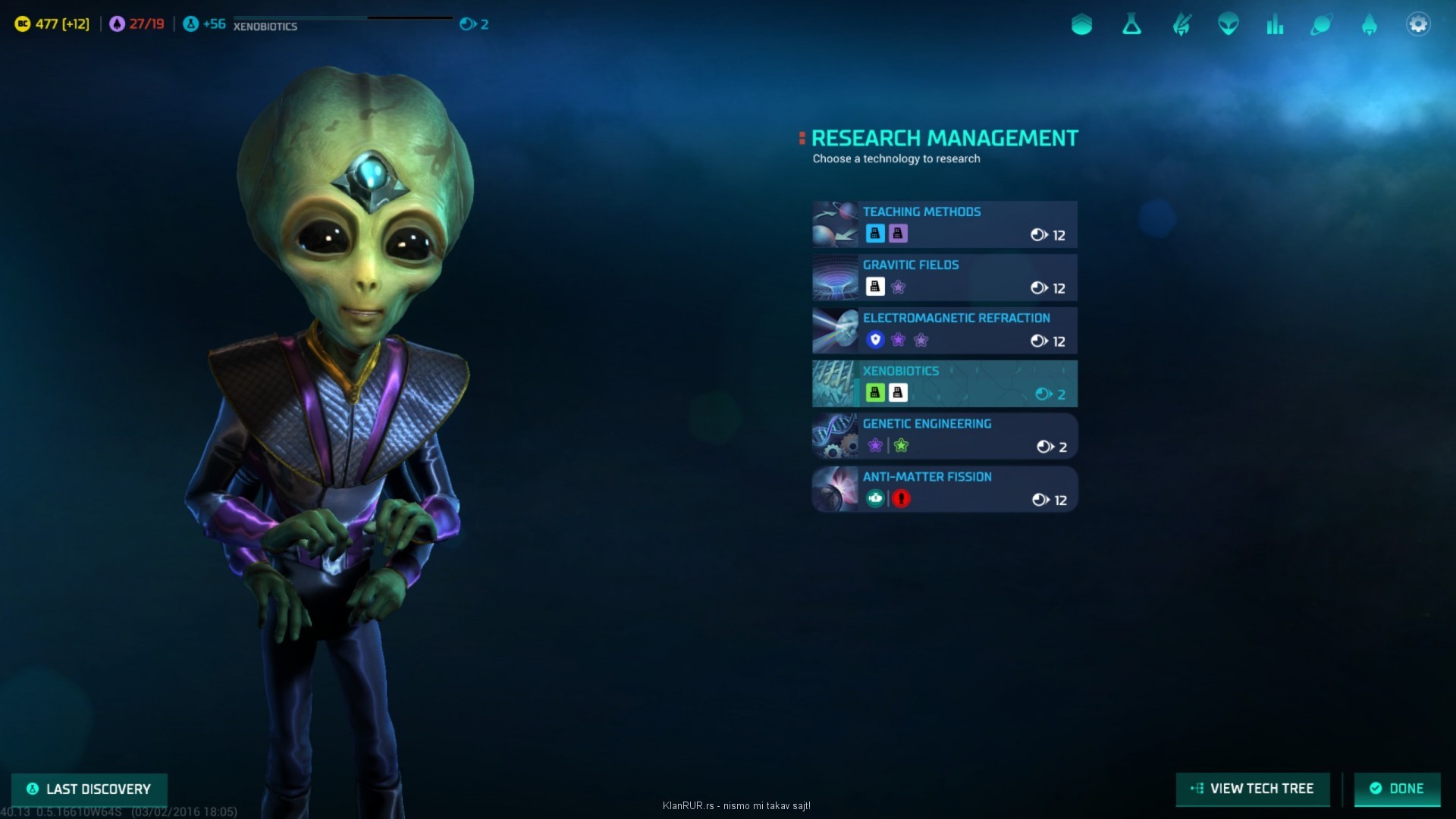
Task: Choose Anti-Matter Fission technology
Action: click(944, 490)
